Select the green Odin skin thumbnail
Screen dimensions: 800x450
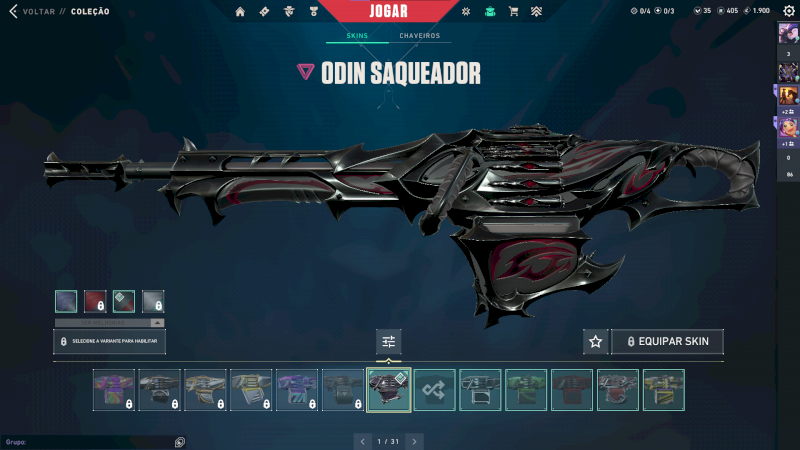tap(526, 390)
